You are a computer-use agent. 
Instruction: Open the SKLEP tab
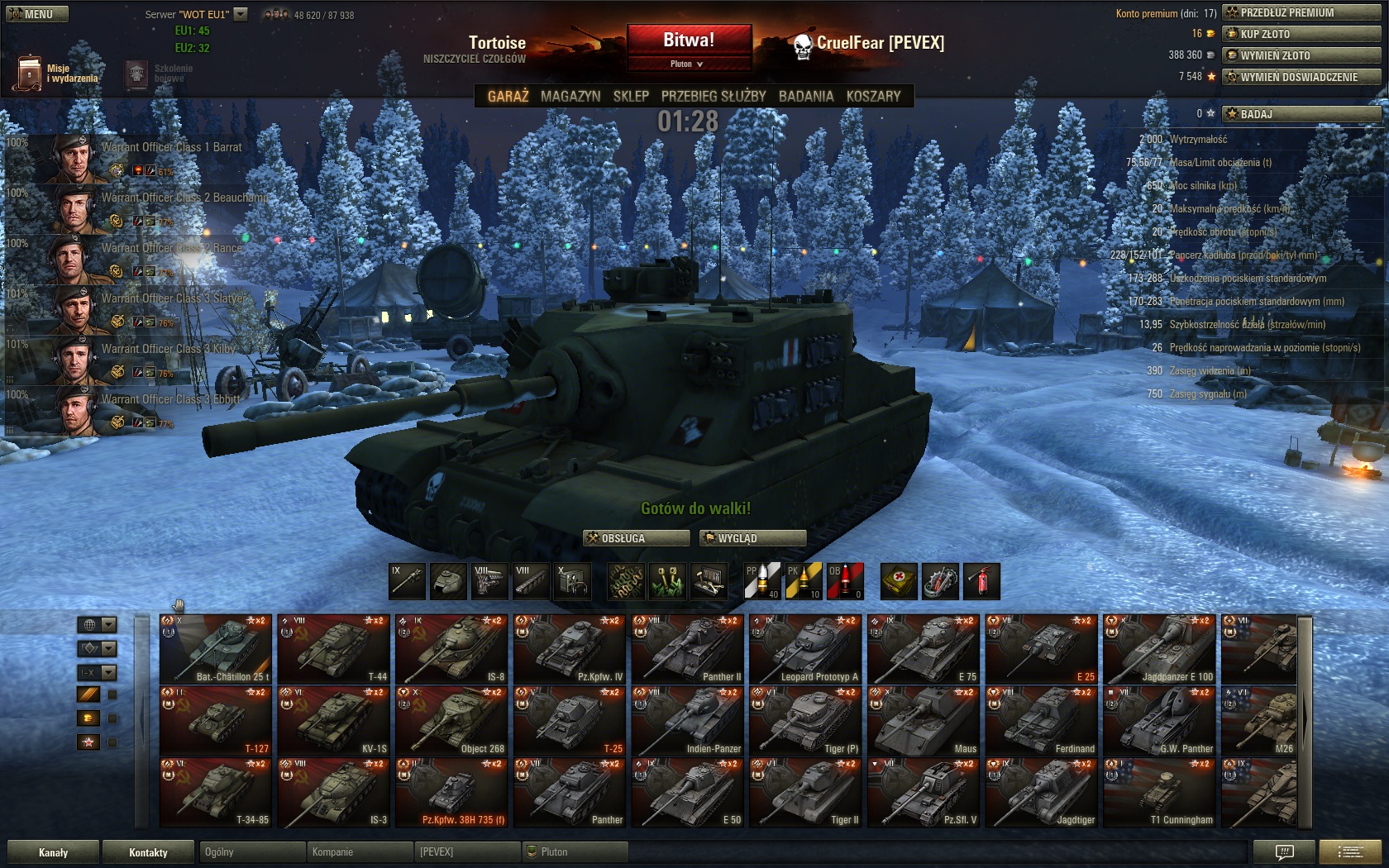point(631,96)
